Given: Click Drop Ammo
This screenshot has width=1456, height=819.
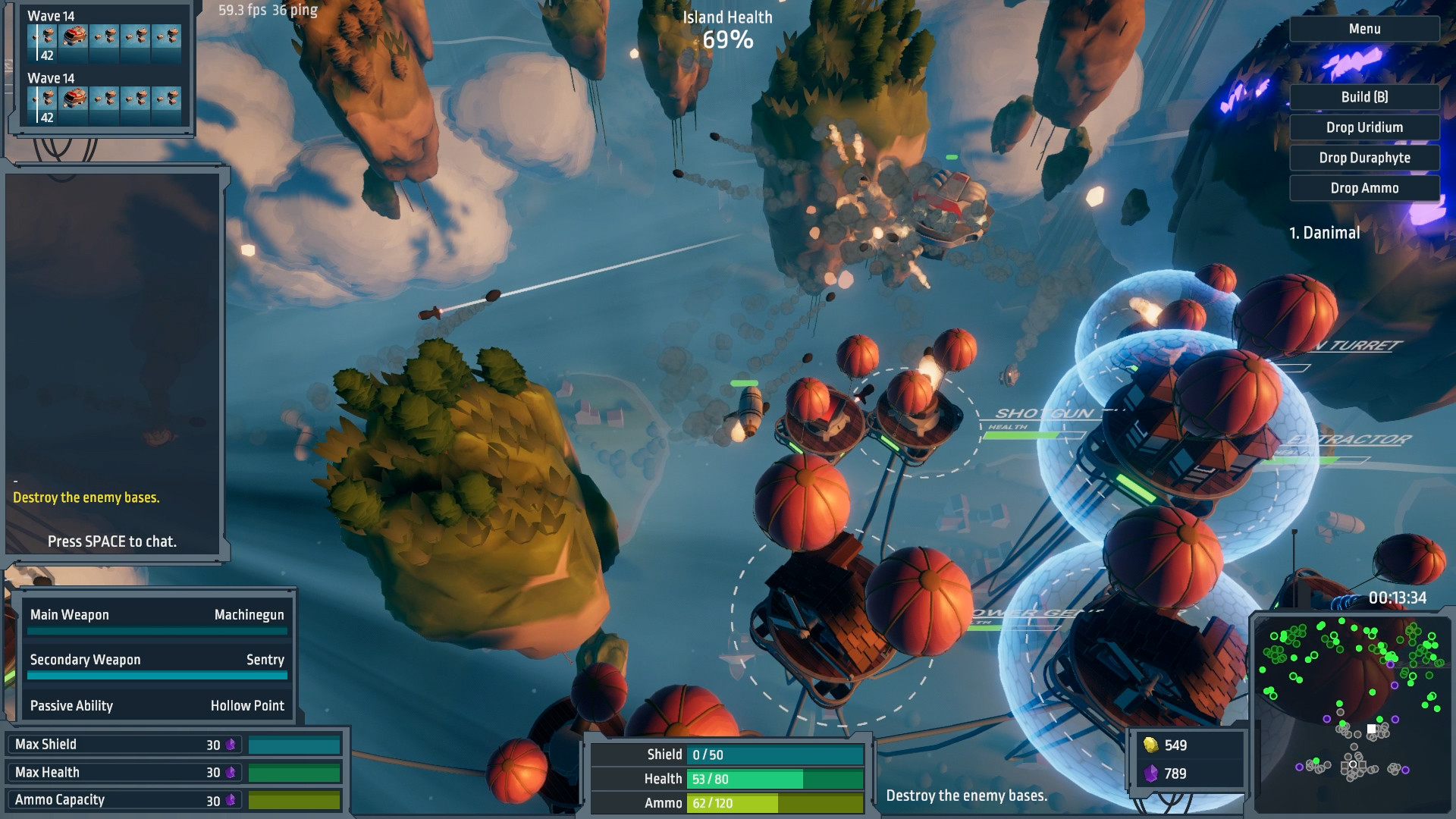Looking at the screenshot, I should (x=1363, y=188).
